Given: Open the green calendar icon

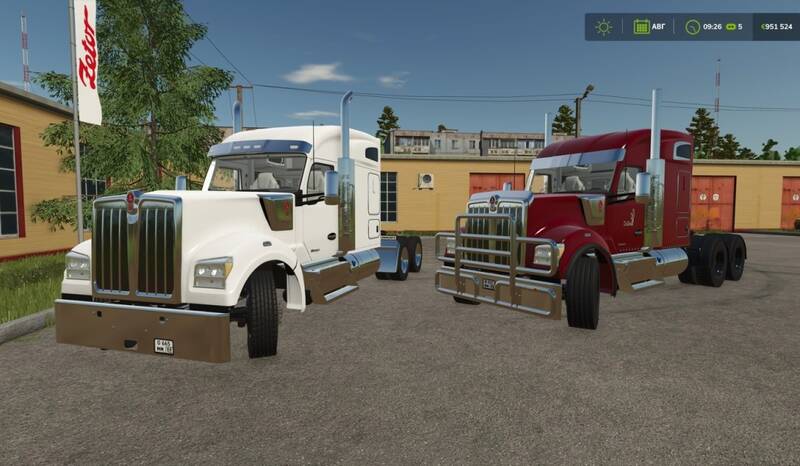Looking at the screenshot, I should pos(641,27).
